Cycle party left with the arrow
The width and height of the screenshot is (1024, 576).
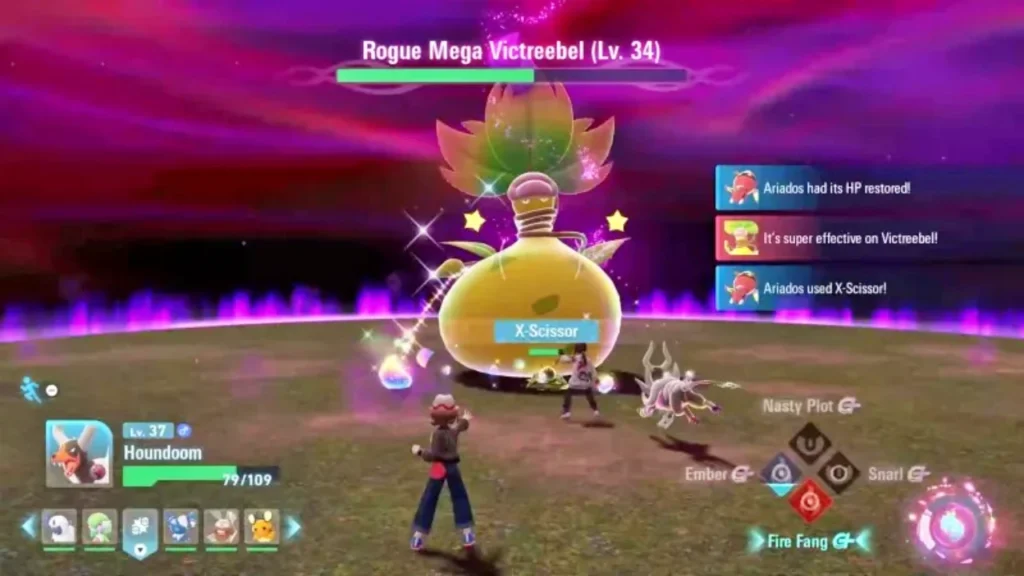click(x=28, y=526)
